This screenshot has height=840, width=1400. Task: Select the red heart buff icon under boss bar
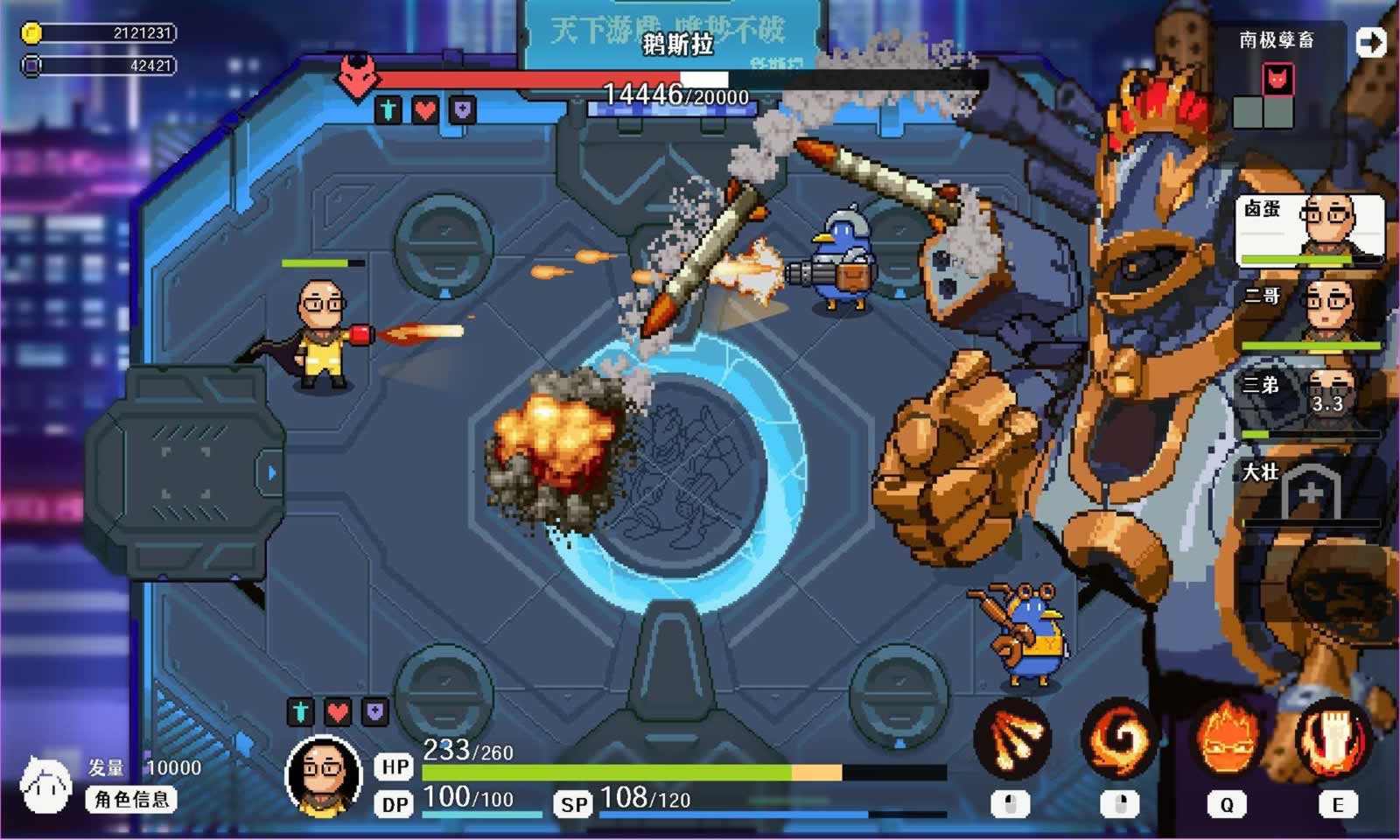(425, 110)
